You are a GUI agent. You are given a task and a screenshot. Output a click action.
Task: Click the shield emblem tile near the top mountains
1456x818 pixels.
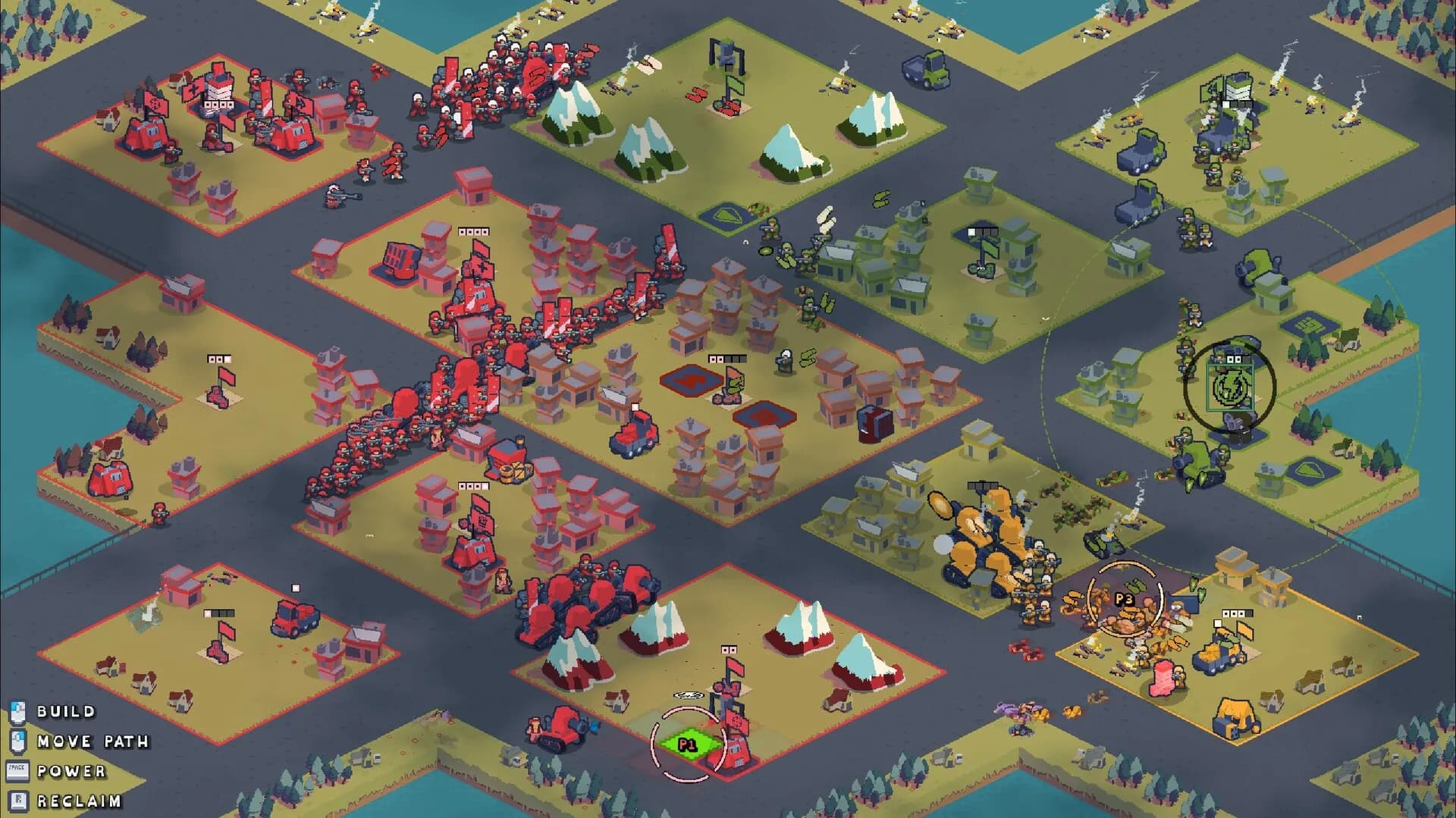point(729,214)
